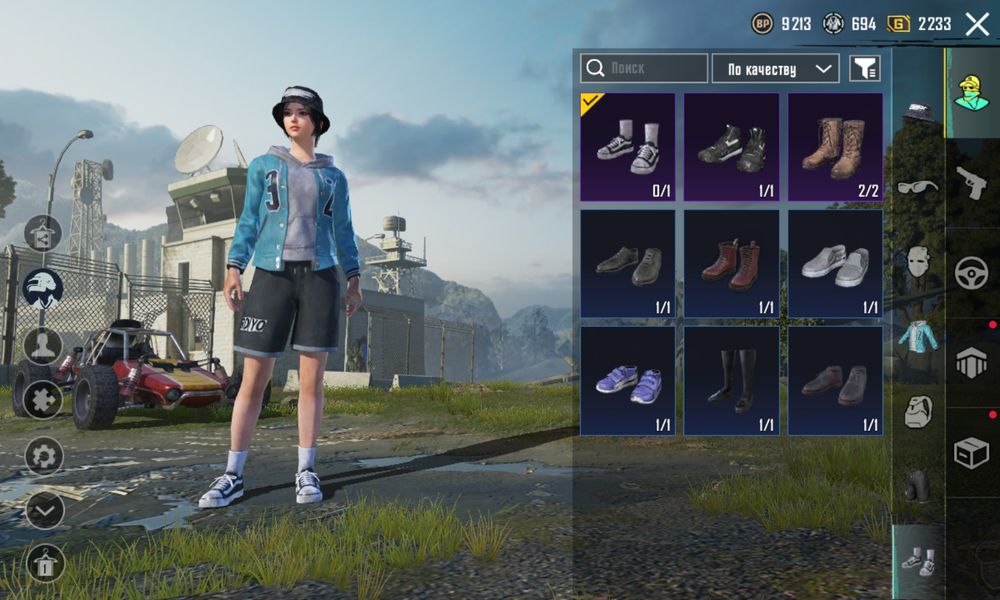Show the face mask category
The image size is (1000, 600).
tap(918, 262)
